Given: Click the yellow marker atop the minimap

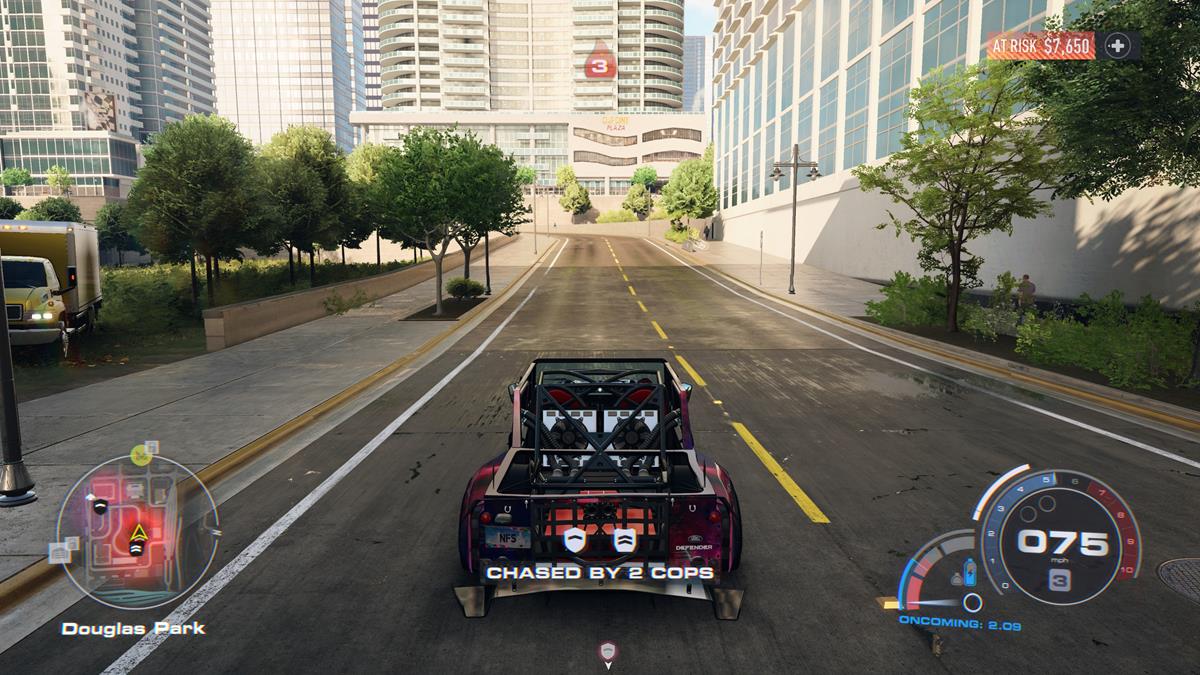Looking at the screenshot, I should [141, 456].
